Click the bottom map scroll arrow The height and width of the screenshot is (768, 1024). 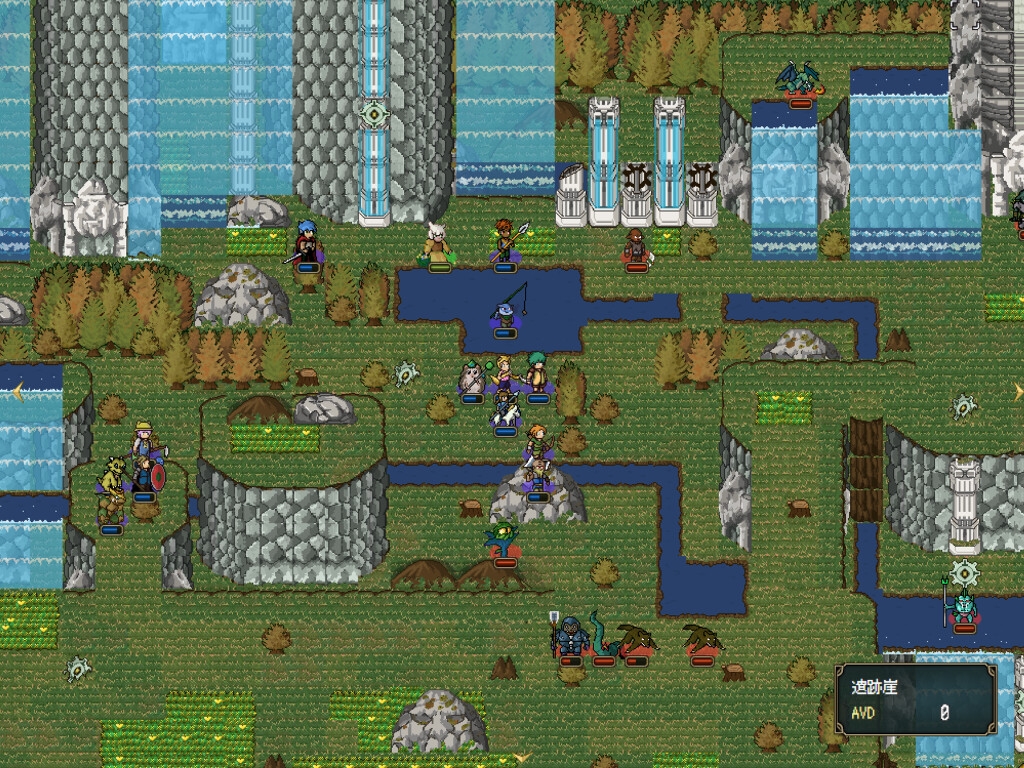point(520,757)
